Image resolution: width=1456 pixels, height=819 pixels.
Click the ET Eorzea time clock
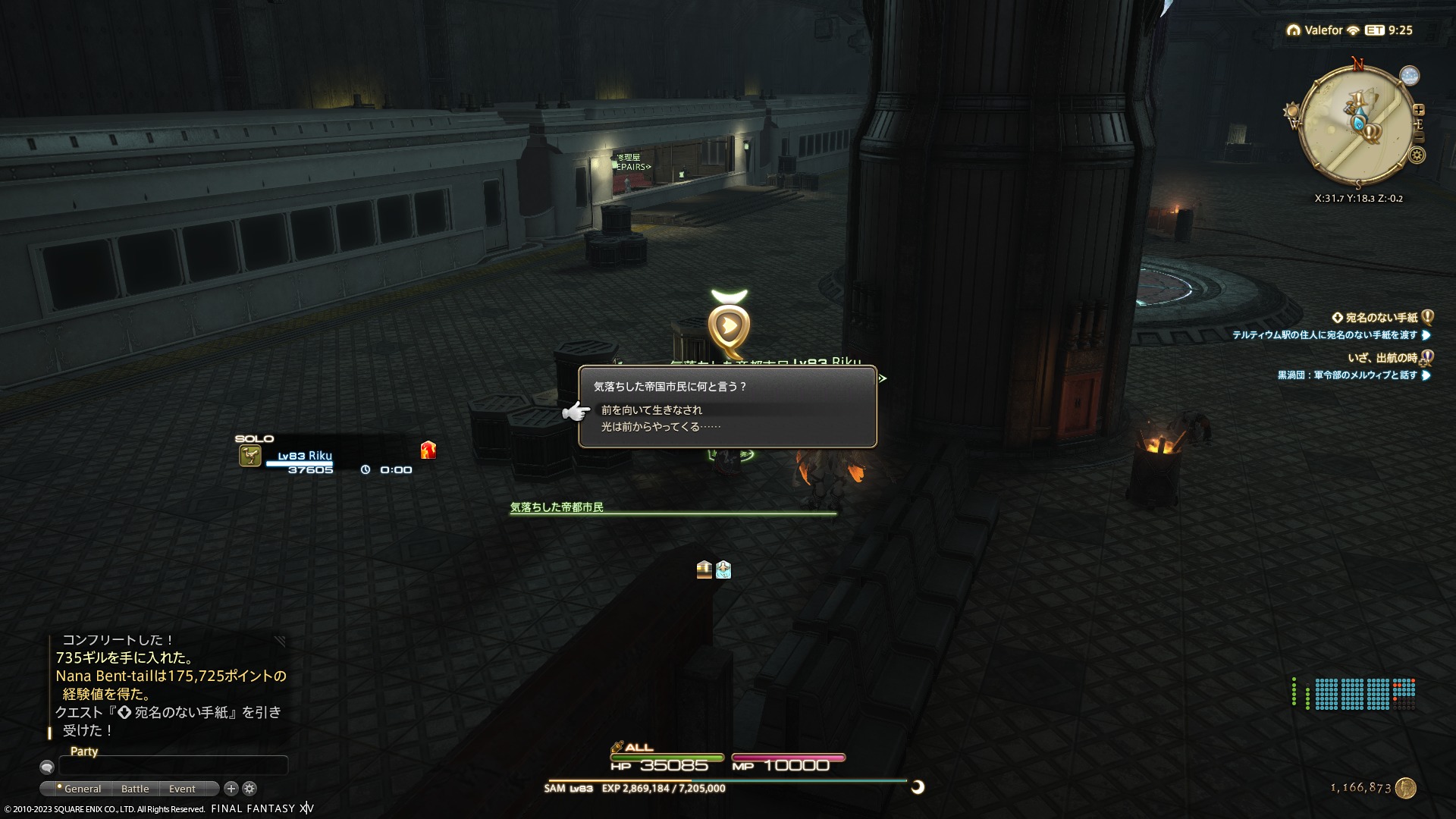pyautogui.click(x=1389, y=30)
